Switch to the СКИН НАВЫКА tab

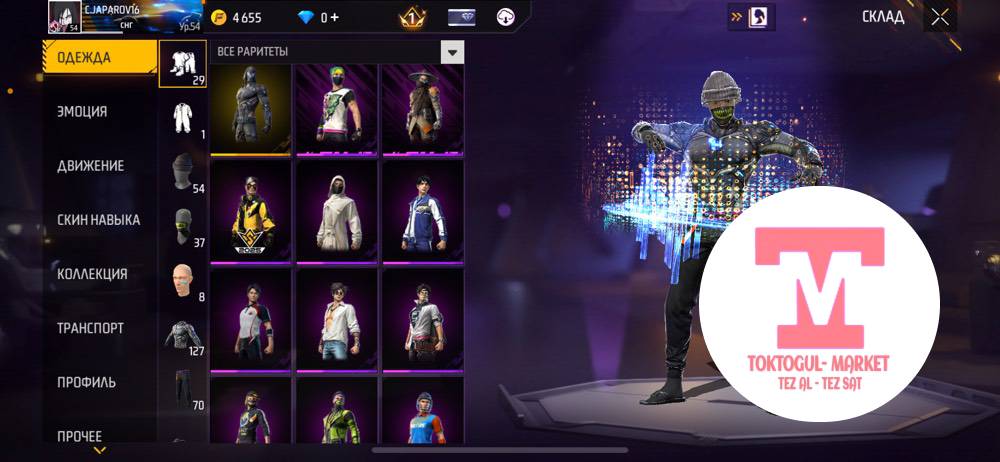point(98,220)
